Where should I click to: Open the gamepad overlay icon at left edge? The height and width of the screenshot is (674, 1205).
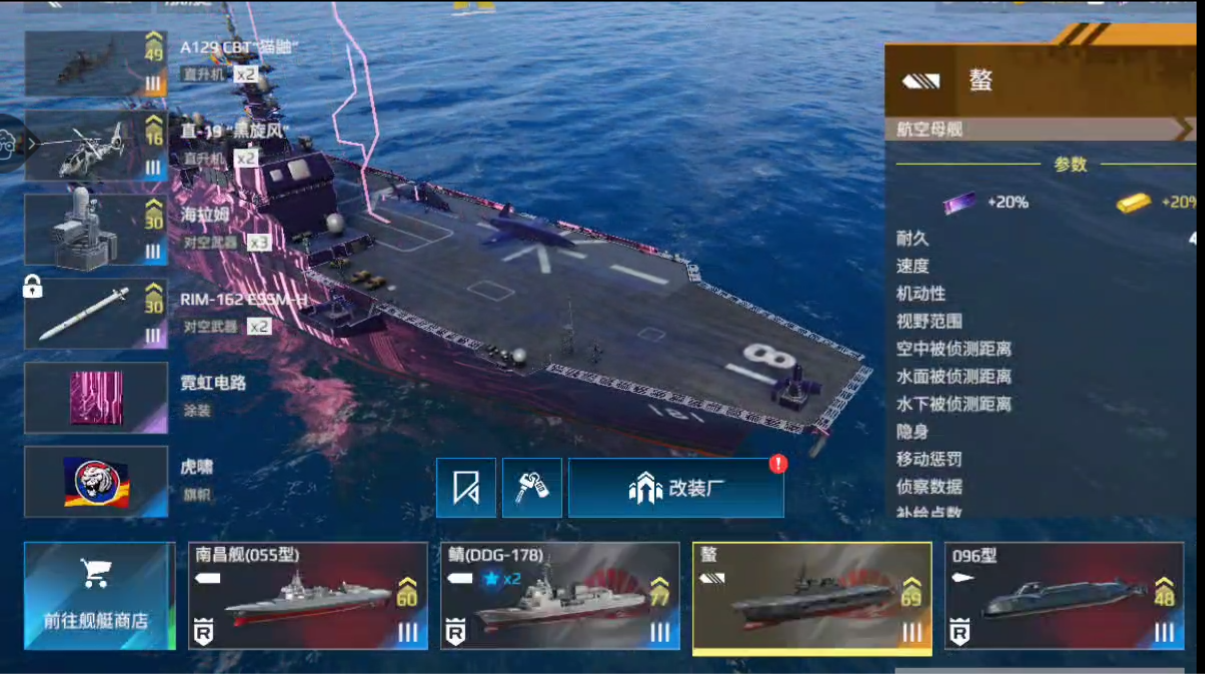point(8,144)
